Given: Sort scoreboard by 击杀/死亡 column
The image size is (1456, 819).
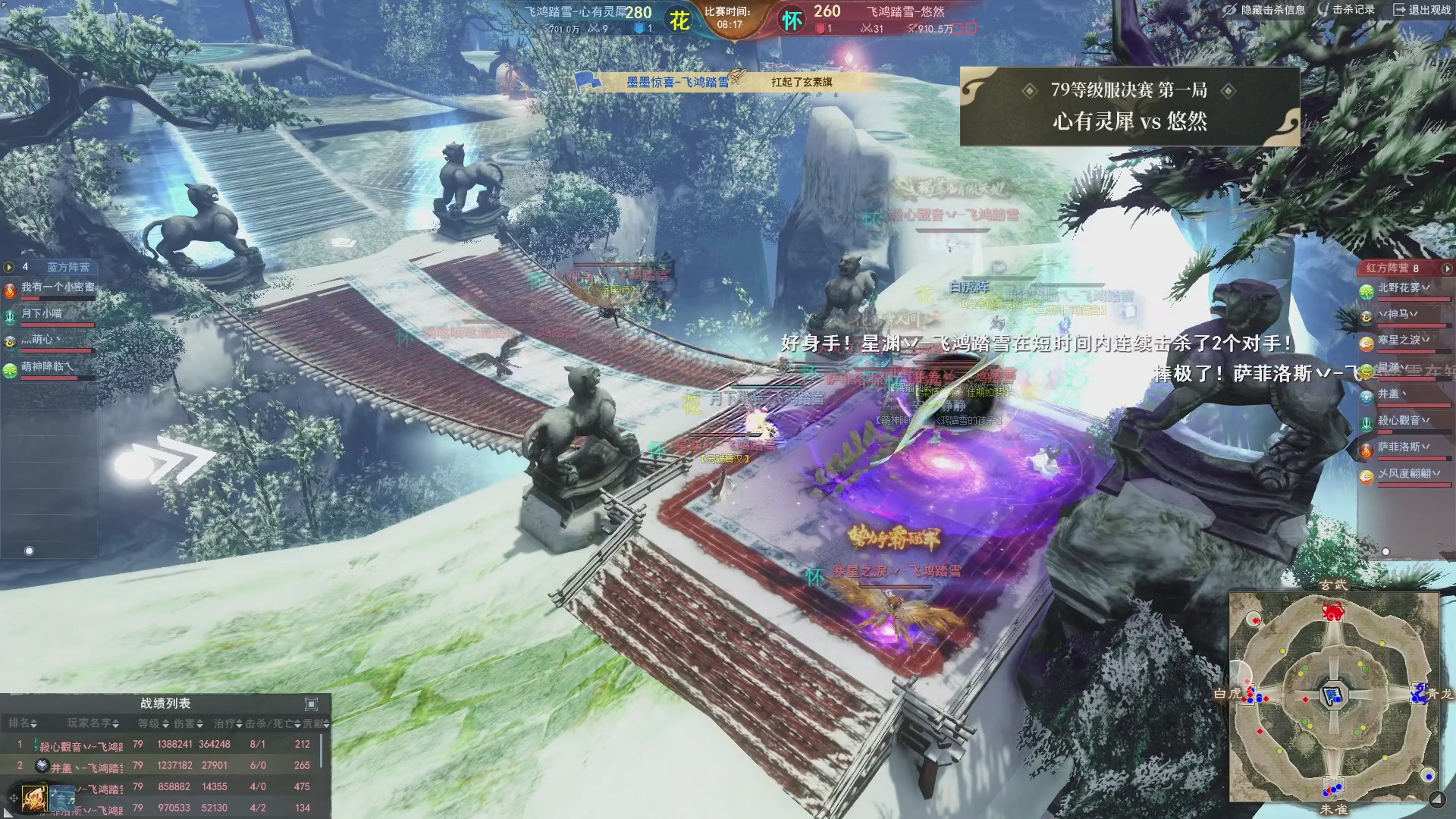Looking at the screenshot, I should coord(272,723).
